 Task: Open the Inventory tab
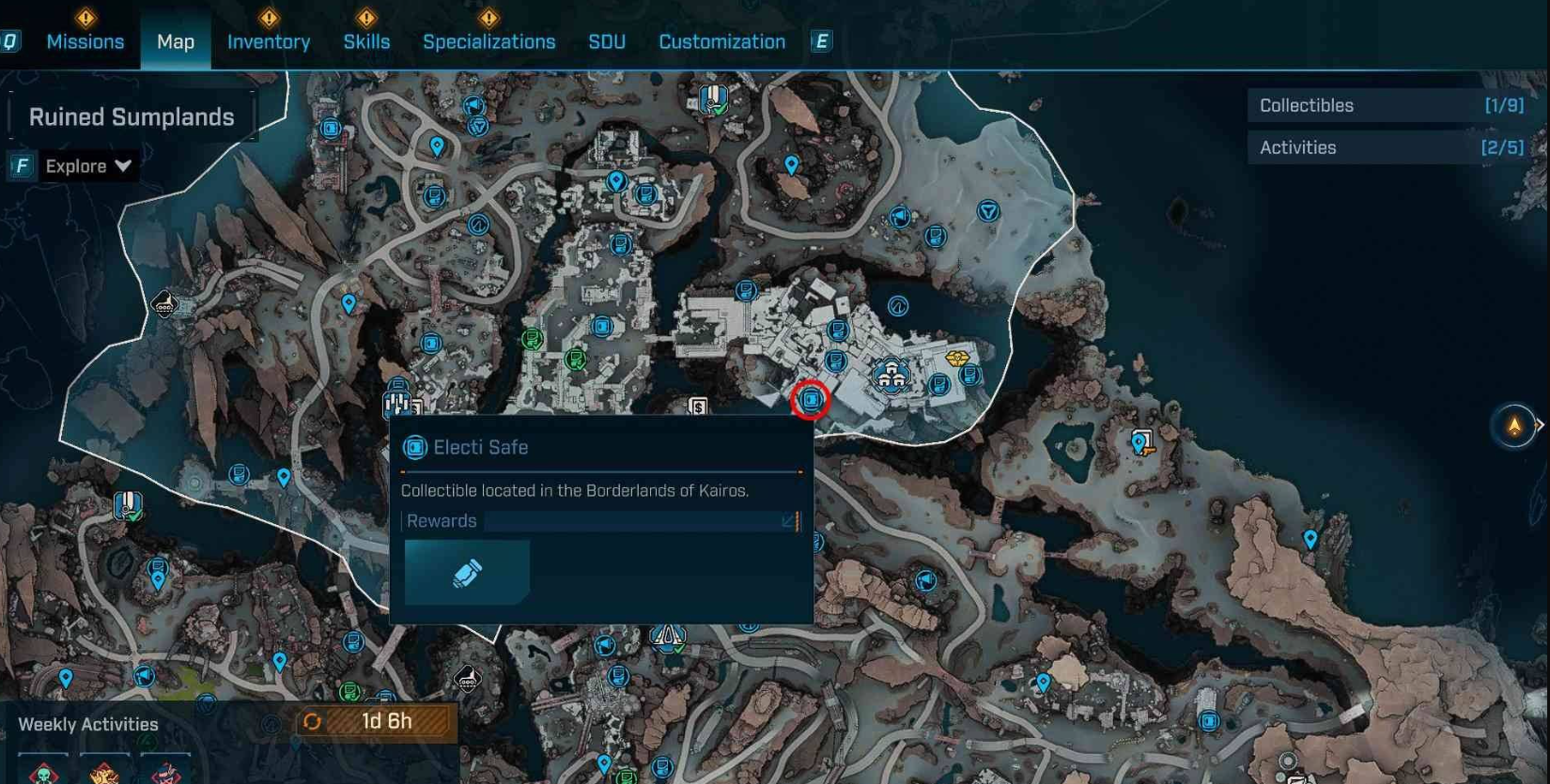click(x=269, y=42)
